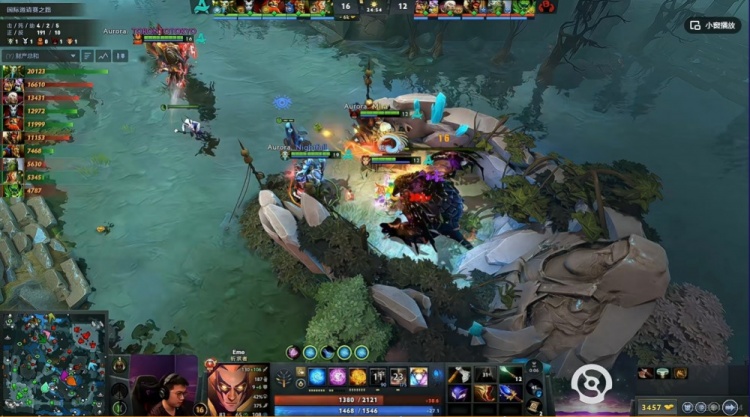Click the left team logo on the top bar

point(202,7)
